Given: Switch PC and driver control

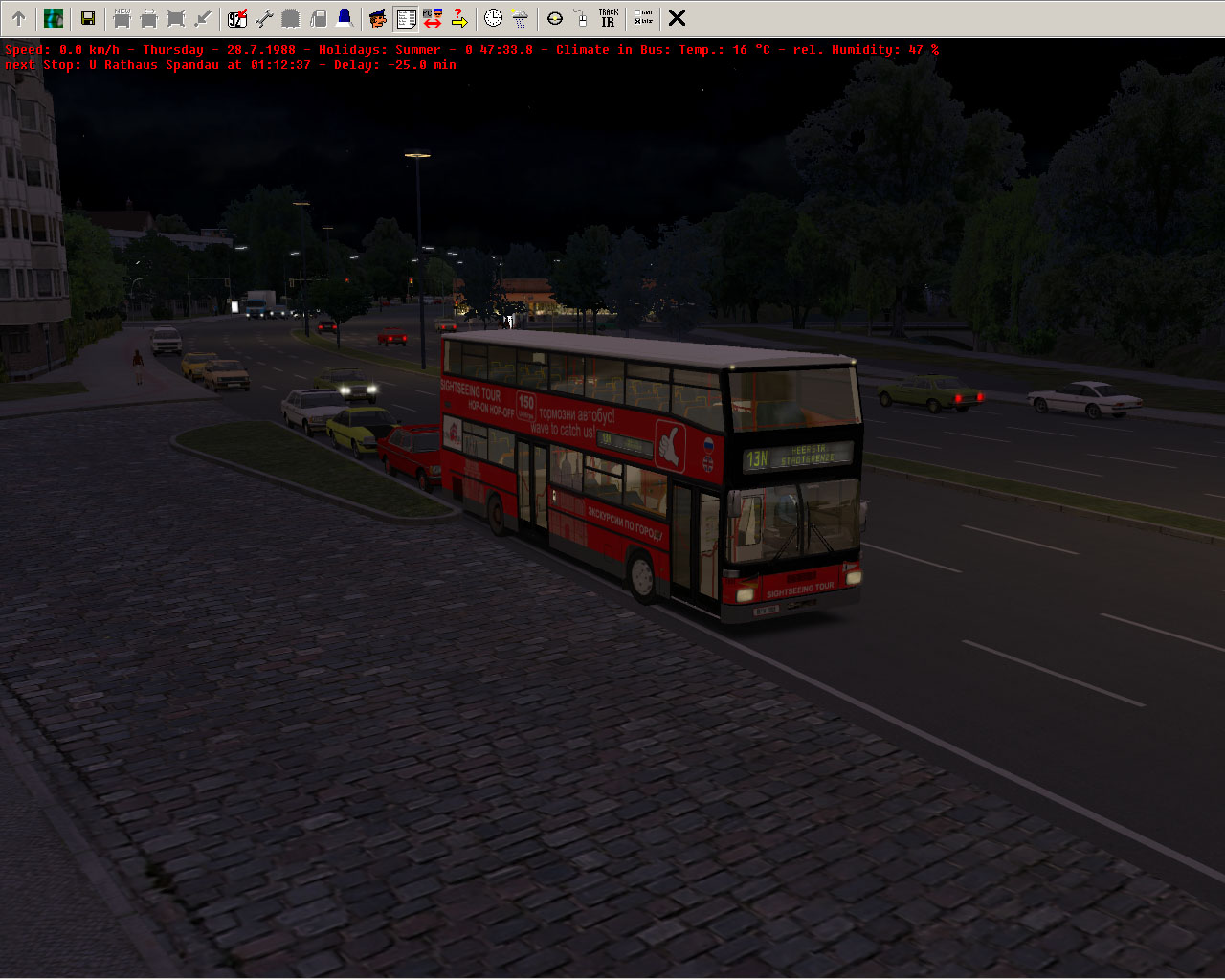Looking at the screenshot, I should click(433, 18).
